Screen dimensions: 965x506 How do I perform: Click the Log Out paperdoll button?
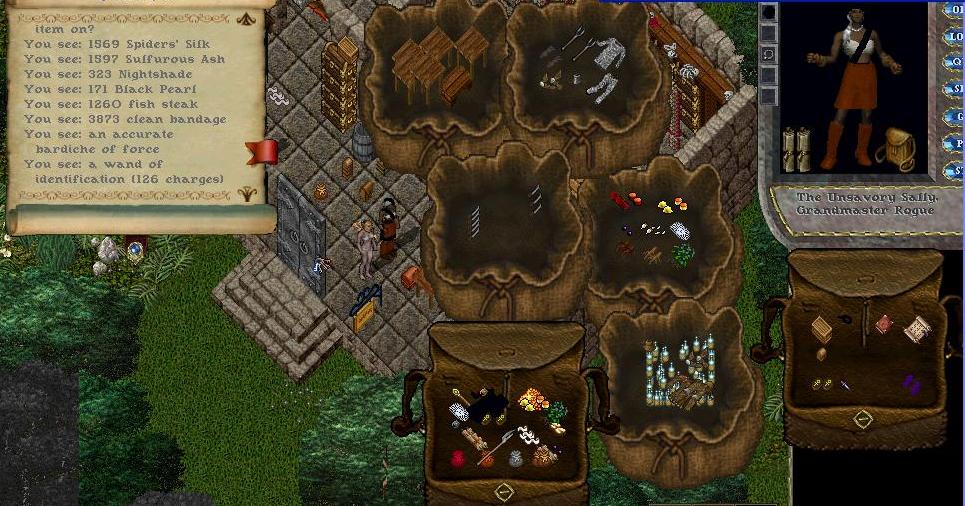[957, 37]
